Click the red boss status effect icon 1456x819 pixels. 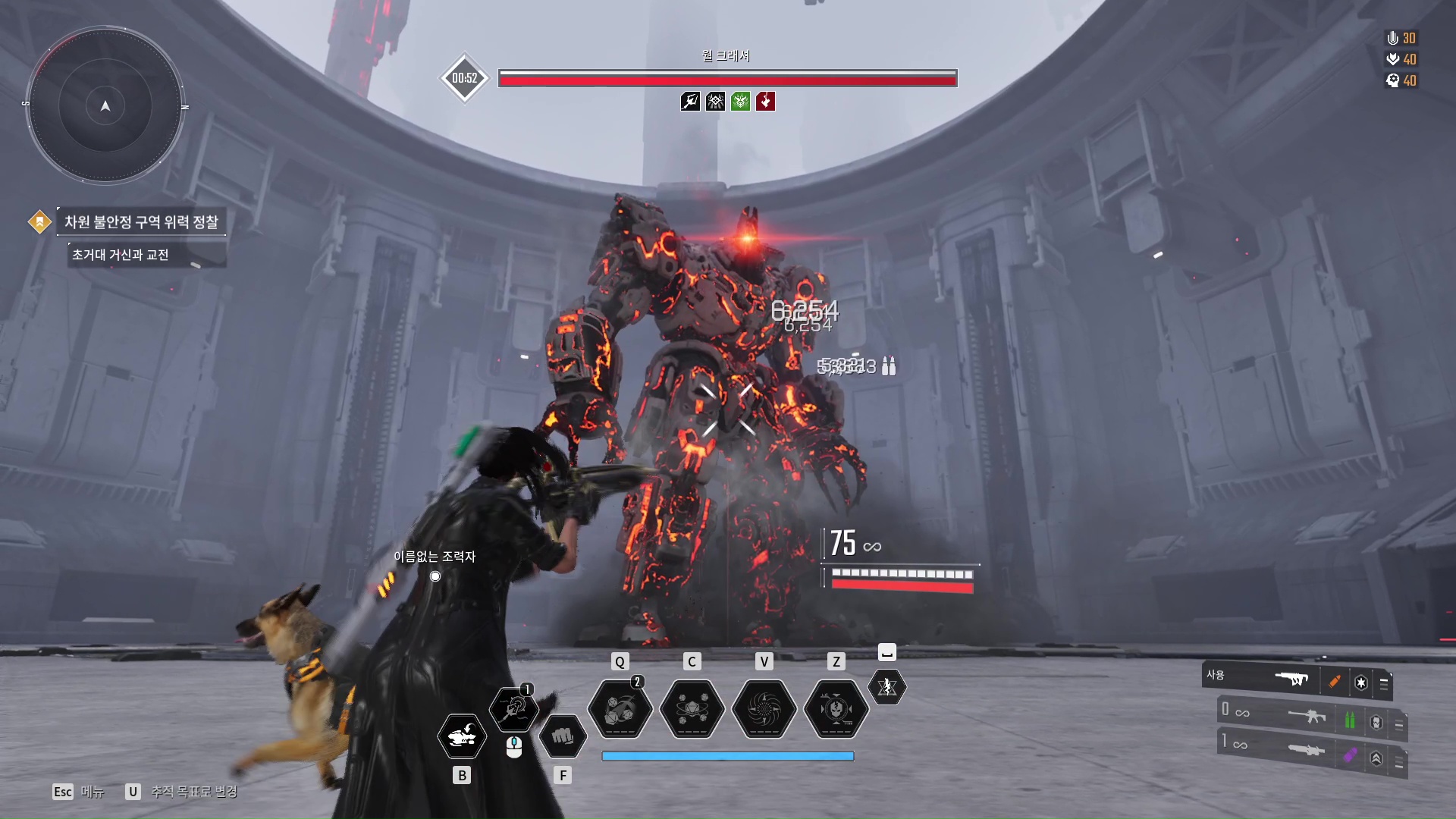765,102
